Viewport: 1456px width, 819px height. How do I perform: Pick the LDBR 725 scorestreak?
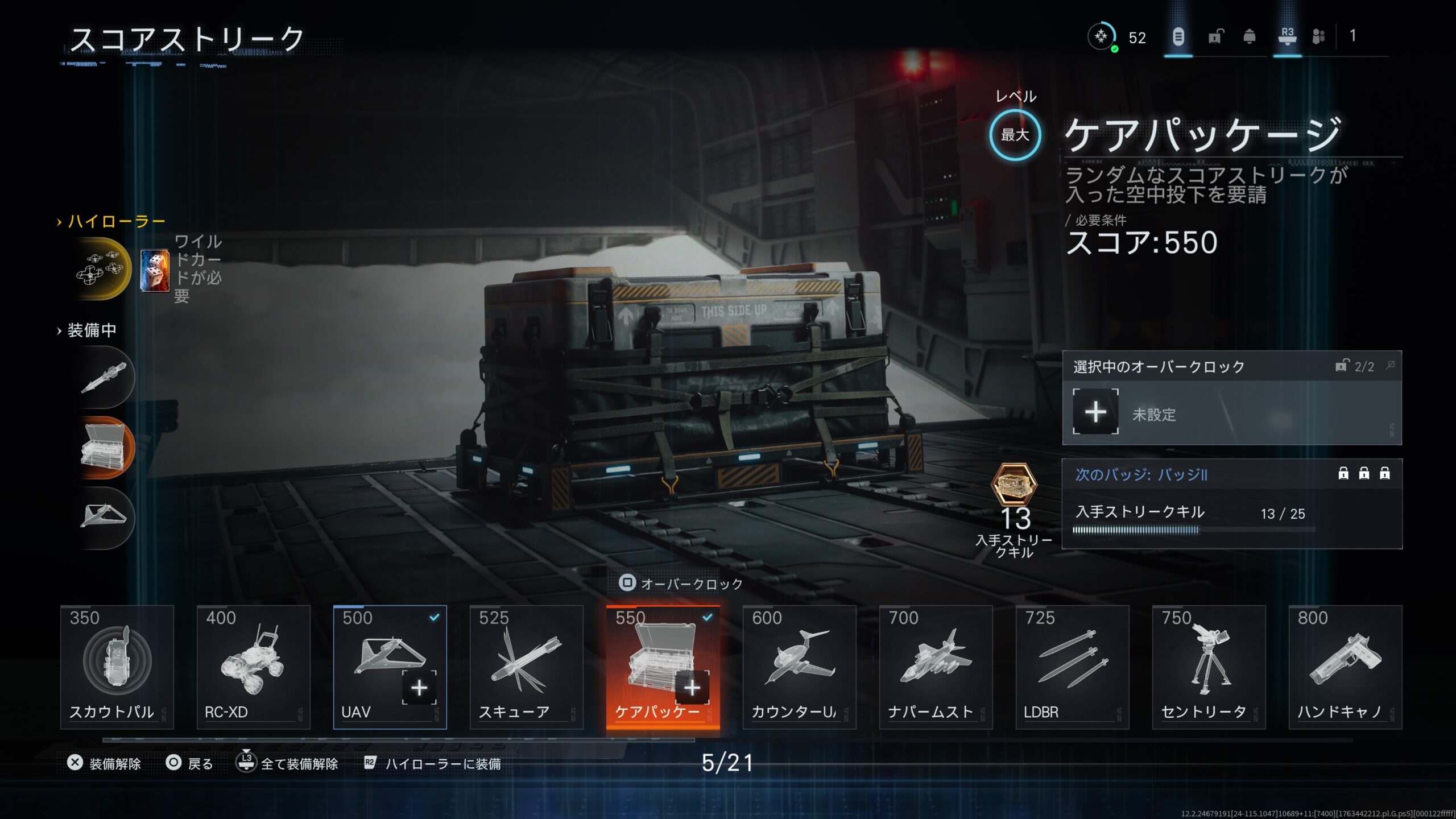pyautogui.click(x=1072, y=667)
